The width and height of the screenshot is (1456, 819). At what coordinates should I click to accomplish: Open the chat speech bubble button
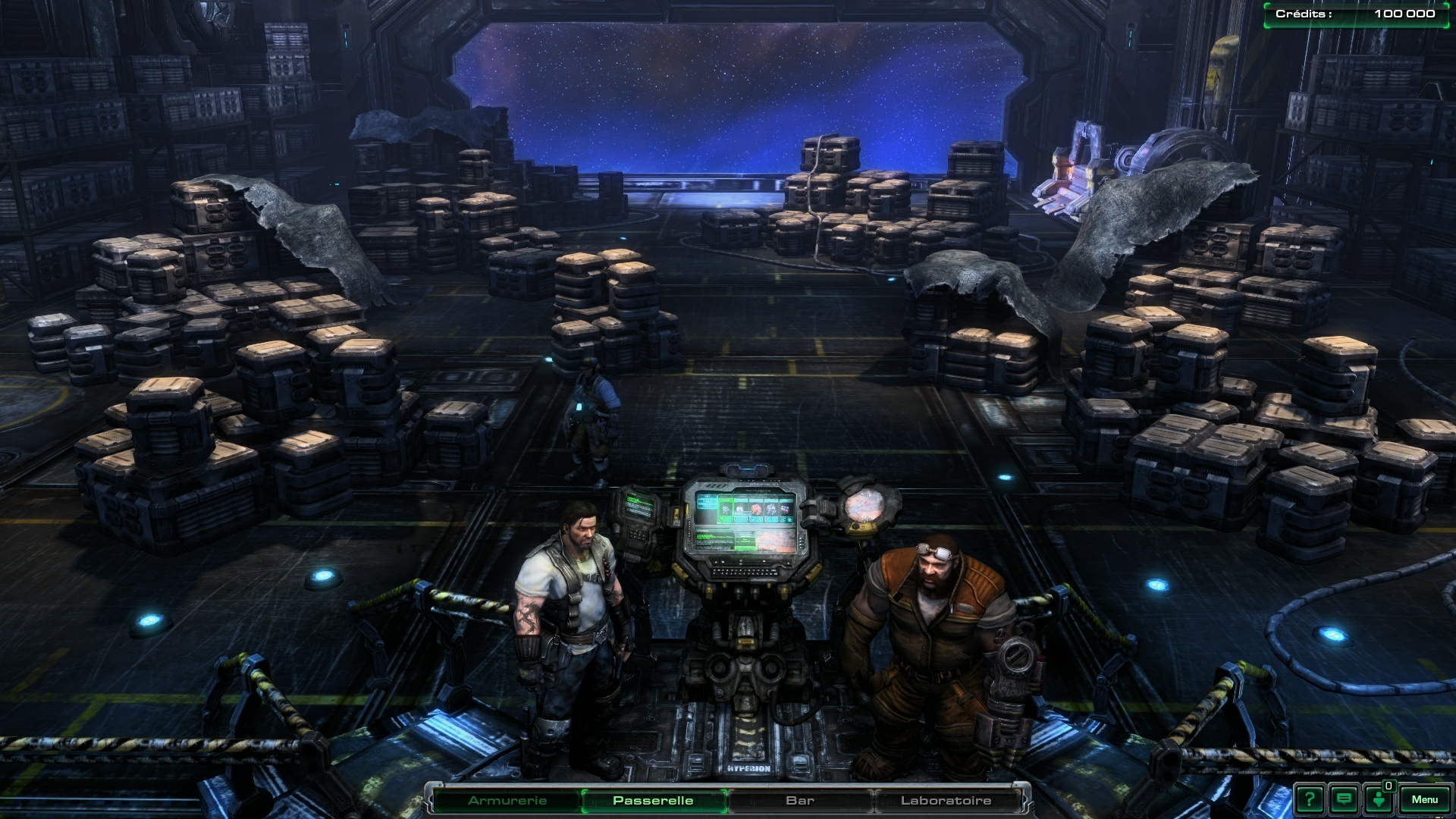1345,799
